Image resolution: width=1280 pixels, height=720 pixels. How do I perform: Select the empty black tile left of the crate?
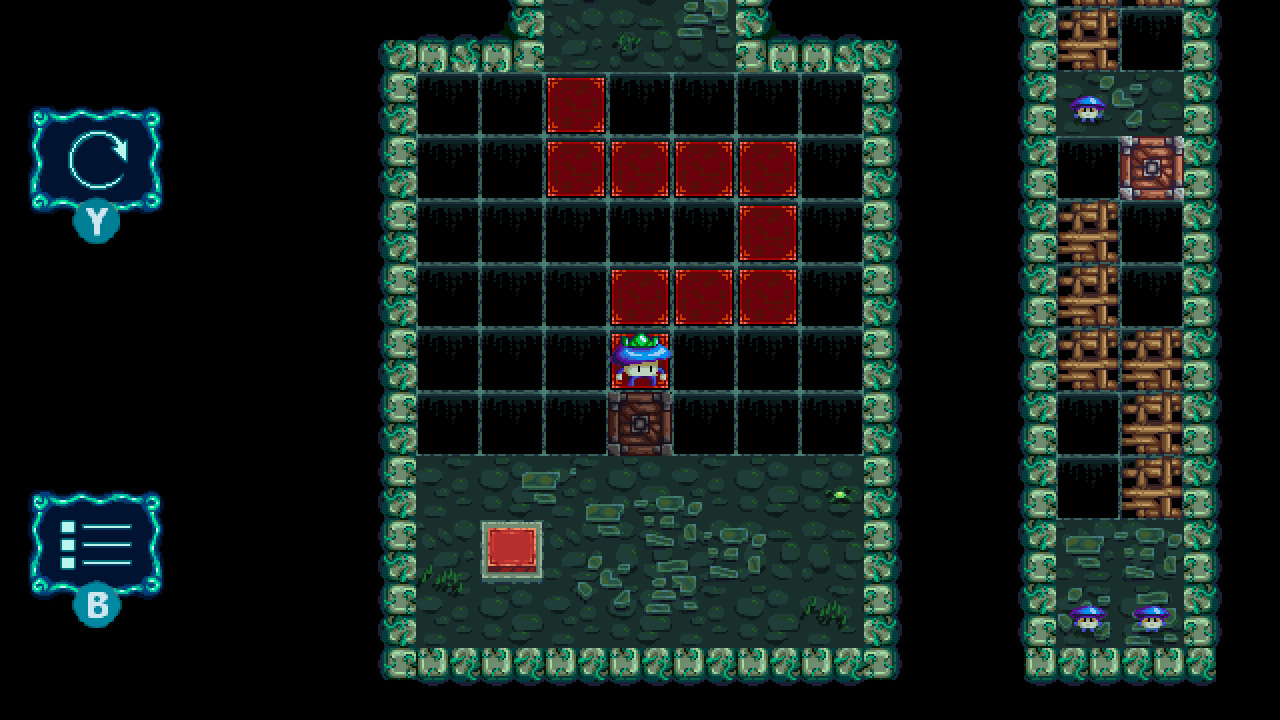pos(578,424)
